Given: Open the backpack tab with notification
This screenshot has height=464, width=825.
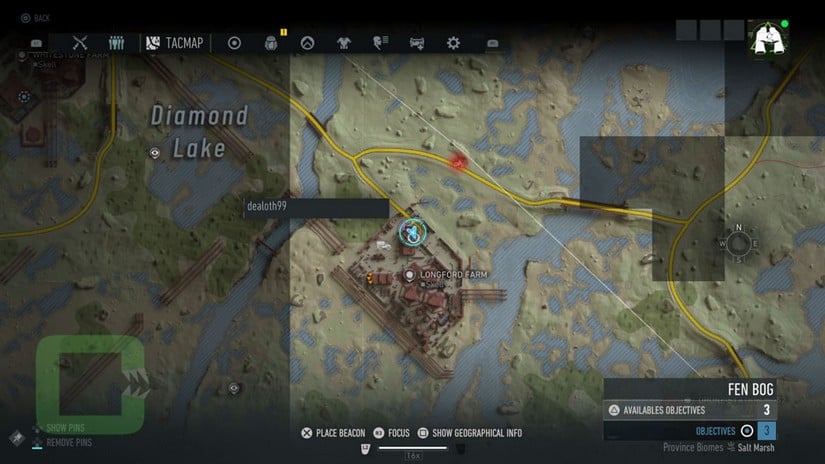Looking at the screenshot, I should 270,43.
